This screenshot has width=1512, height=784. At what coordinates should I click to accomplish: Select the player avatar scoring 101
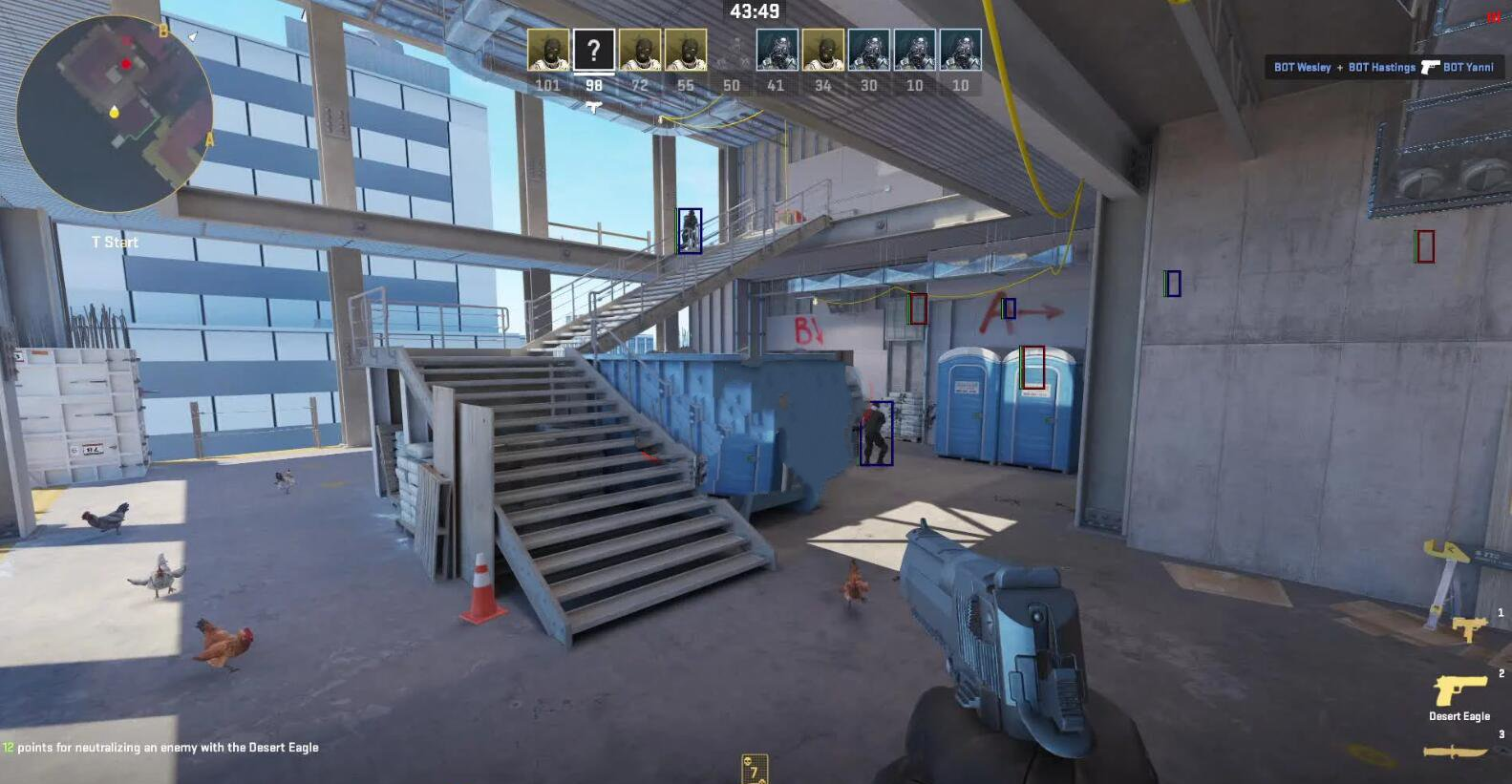pos(548,50)
